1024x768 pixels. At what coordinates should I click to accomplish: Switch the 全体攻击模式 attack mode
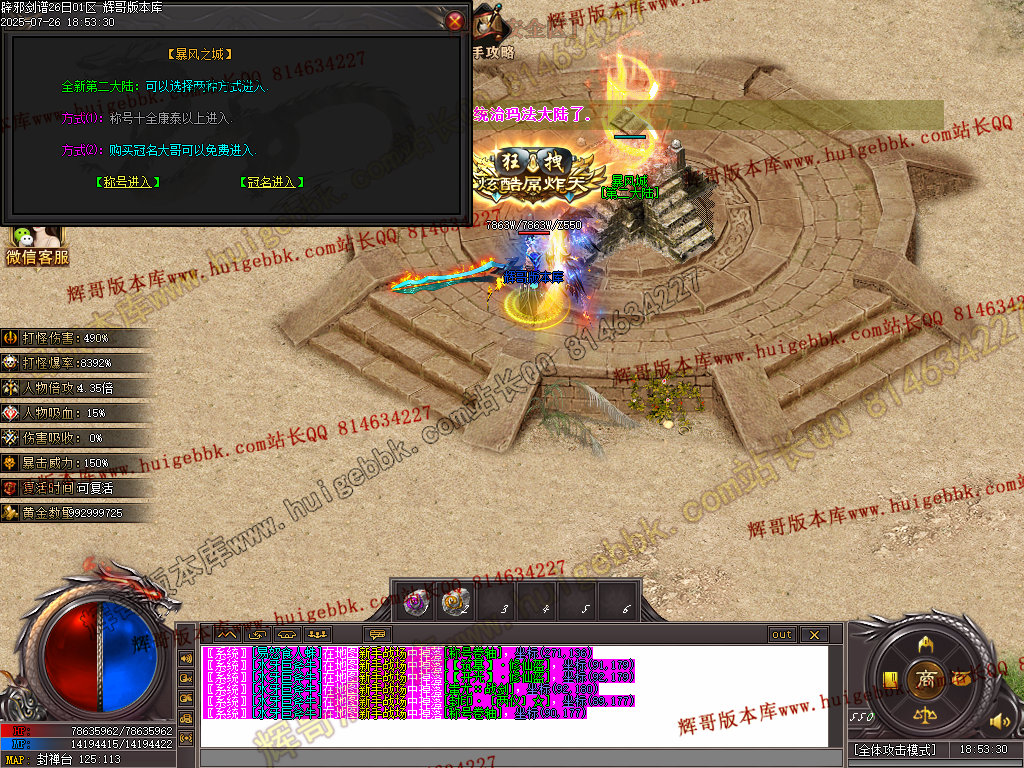pyautogui.click(x=895, y=749)
